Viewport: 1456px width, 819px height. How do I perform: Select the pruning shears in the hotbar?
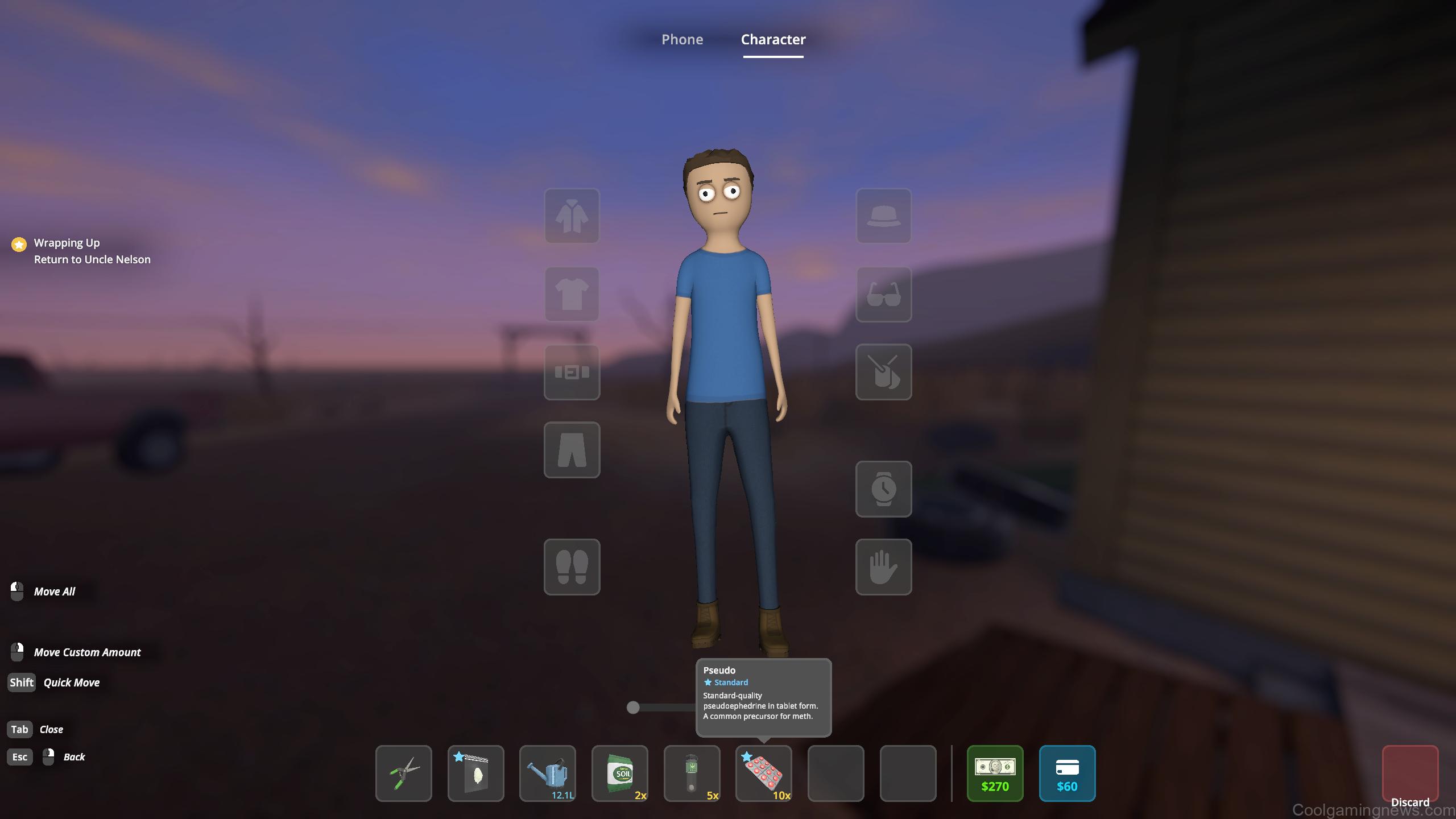point(404,773)
